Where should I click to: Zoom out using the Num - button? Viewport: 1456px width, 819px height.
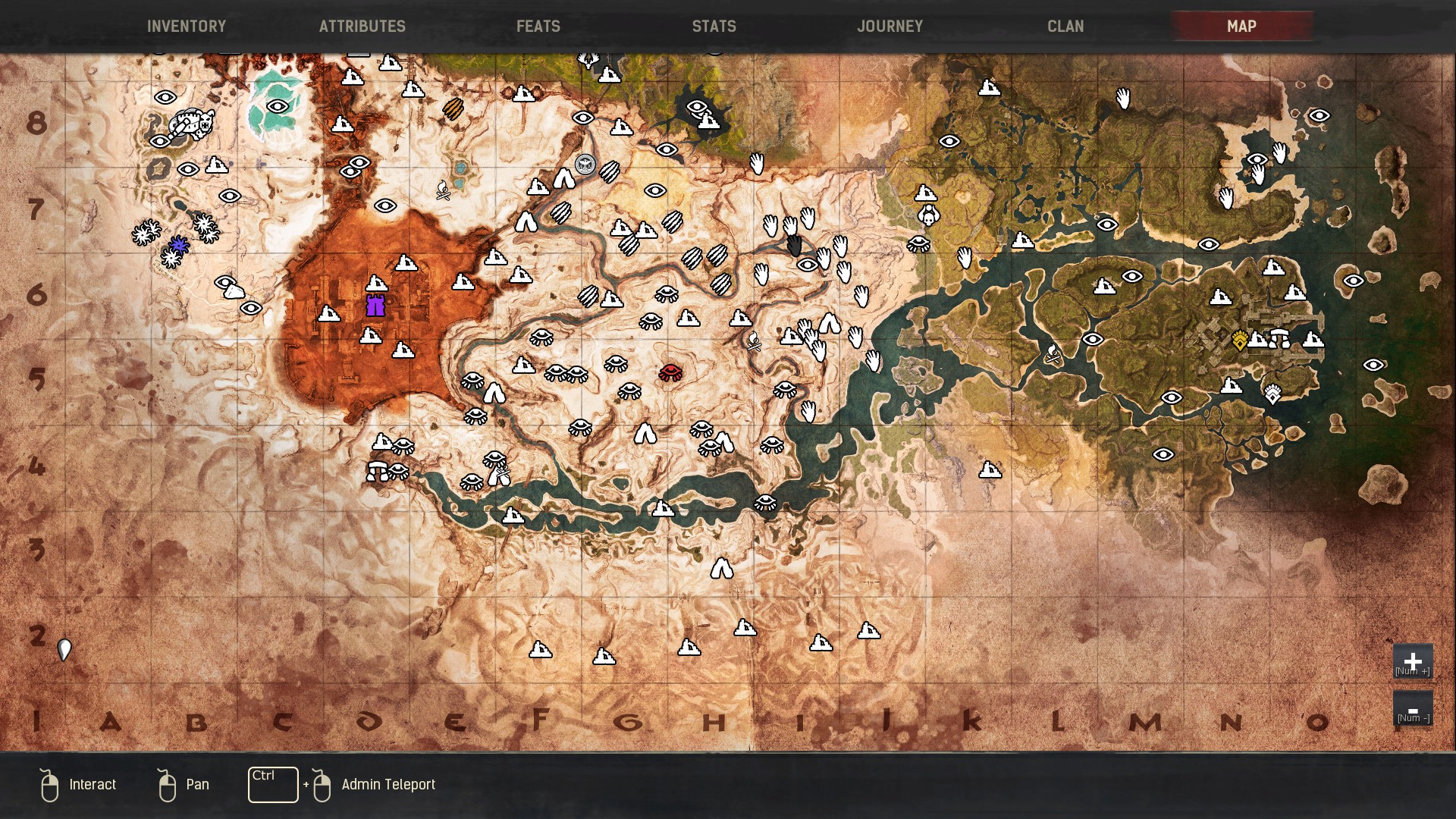[1414, 711]
